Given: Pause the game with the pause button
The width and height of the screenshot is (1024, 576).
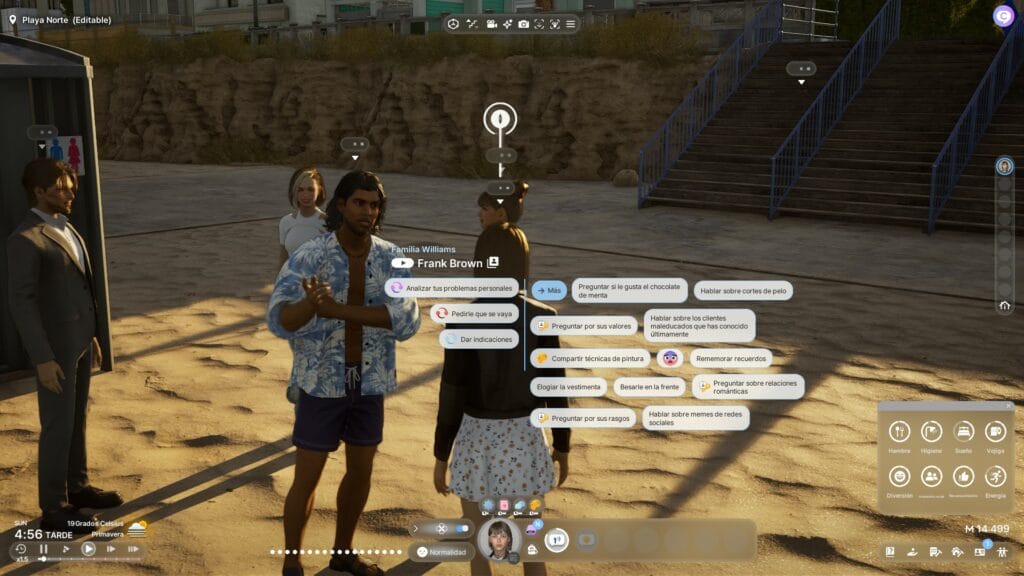Looking at the screenshot, I should tap(44, 549).
